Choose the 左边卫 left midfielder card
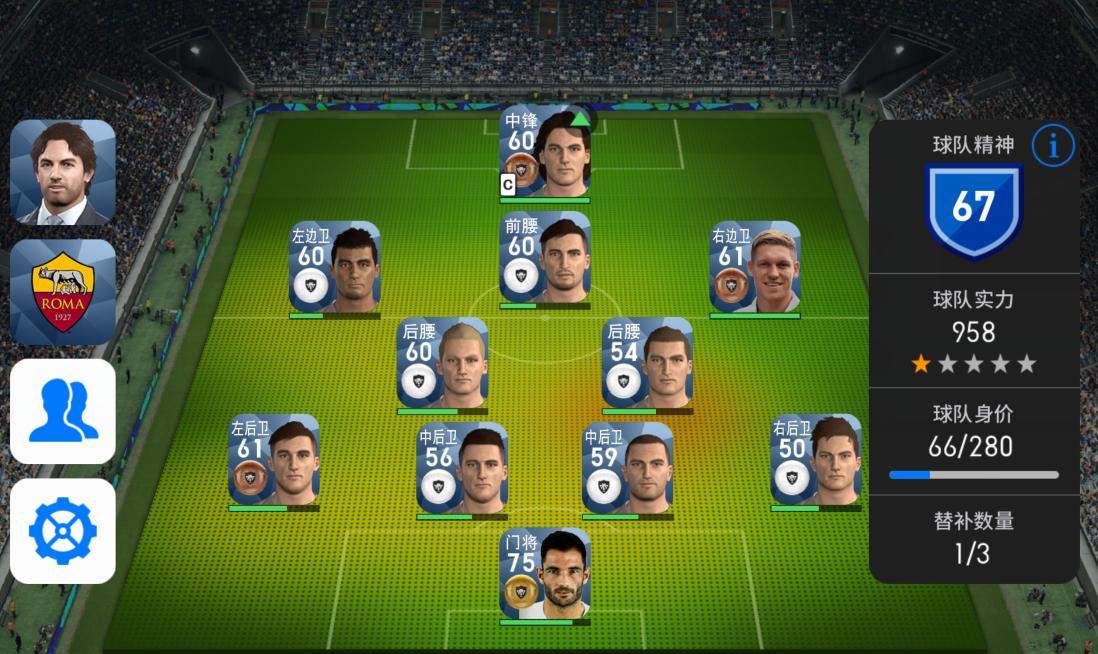1098x654 pixels. tap(335, 268)
